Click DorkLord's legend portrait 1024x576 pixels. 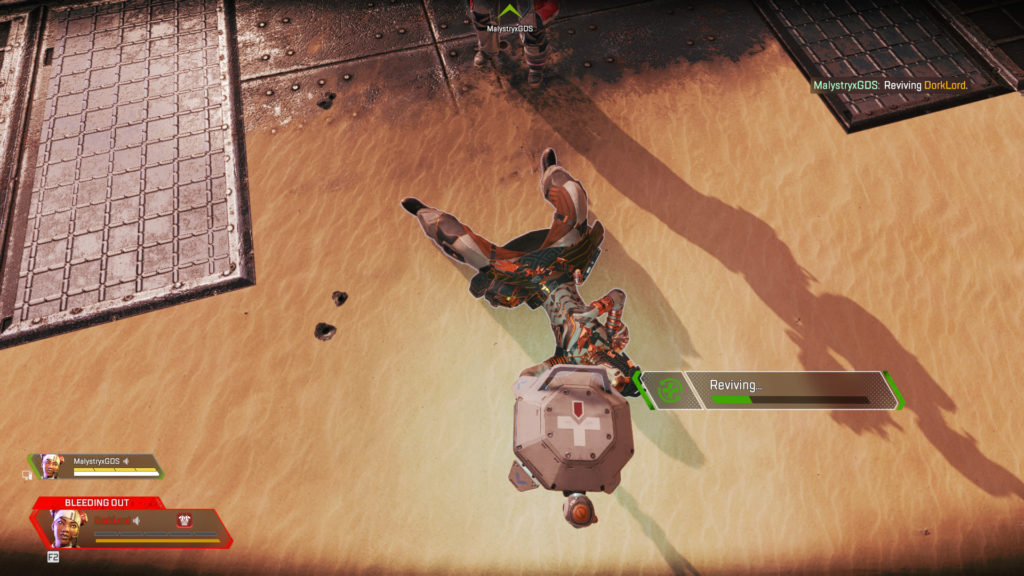[x=67, y=526]
